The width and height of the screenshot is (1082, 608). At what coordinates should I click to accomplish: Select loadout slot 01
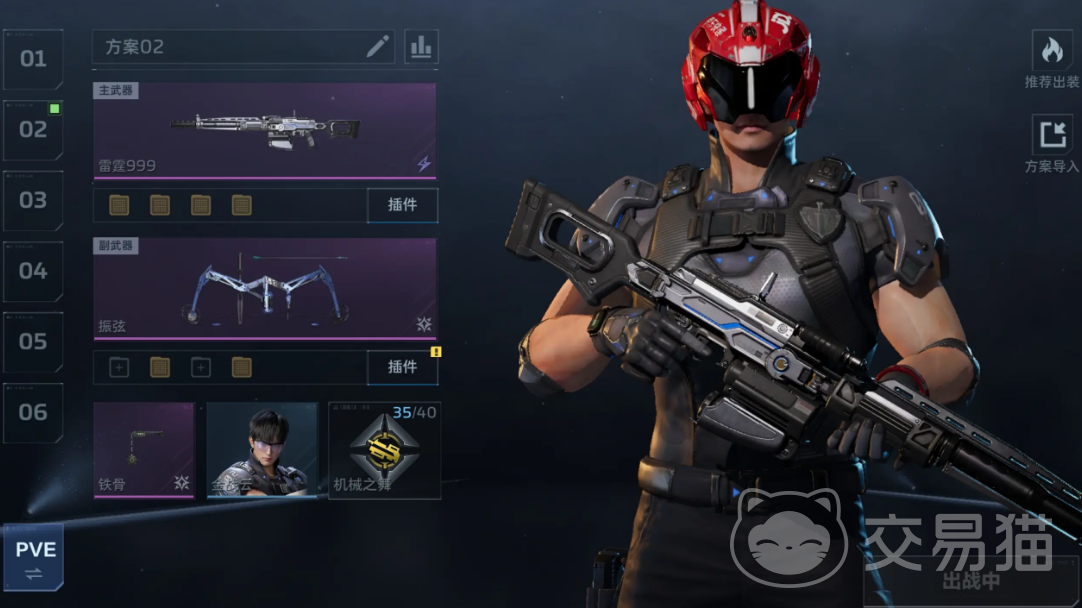tap(33, 59)
